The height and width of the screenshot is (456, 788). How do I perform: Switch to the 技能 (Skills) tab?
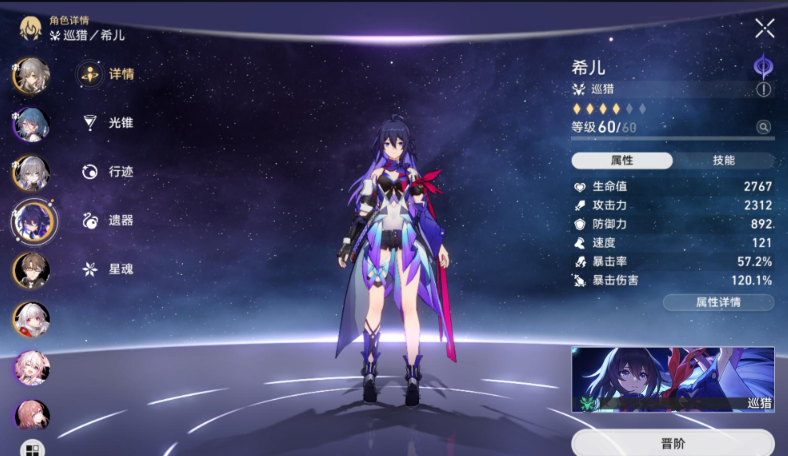723,160
